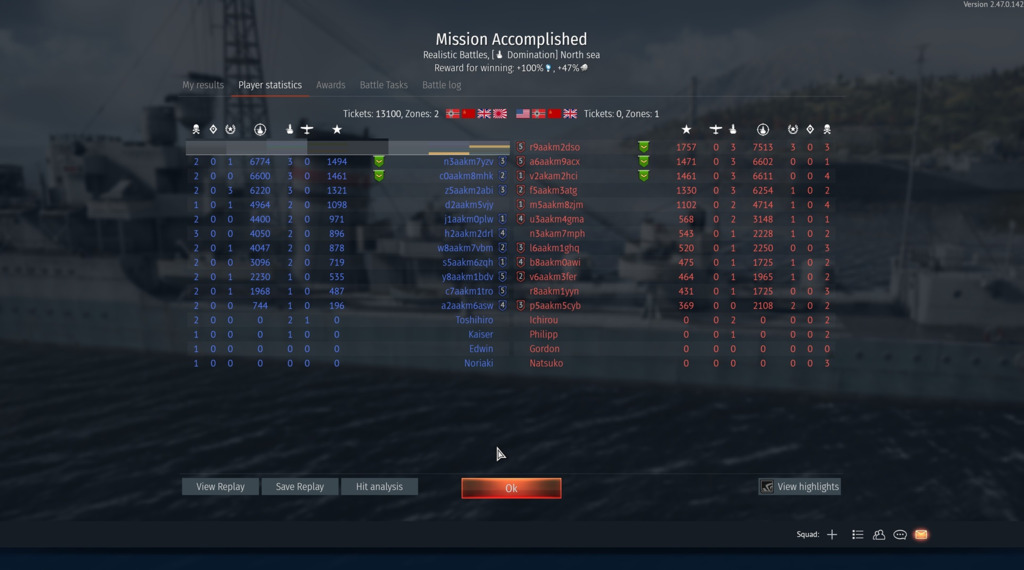Image resolution: width=1024 pixels, height=570 pixels.
Task: Open the squadron people icon
Action: pyautogui.click(x=879, y=535)
